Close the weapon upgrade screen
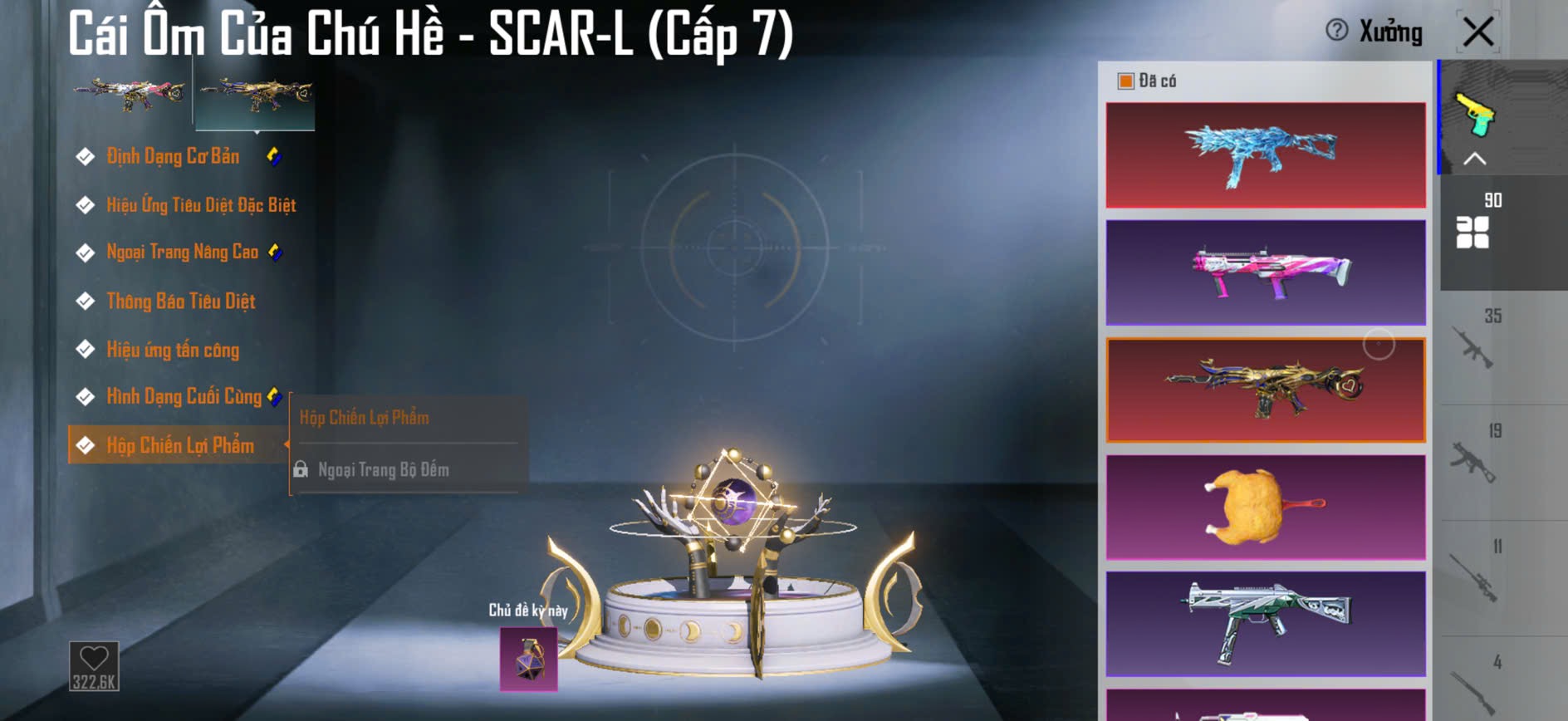This screenshot has width=1568, height=721. [x=1478, y=32]
